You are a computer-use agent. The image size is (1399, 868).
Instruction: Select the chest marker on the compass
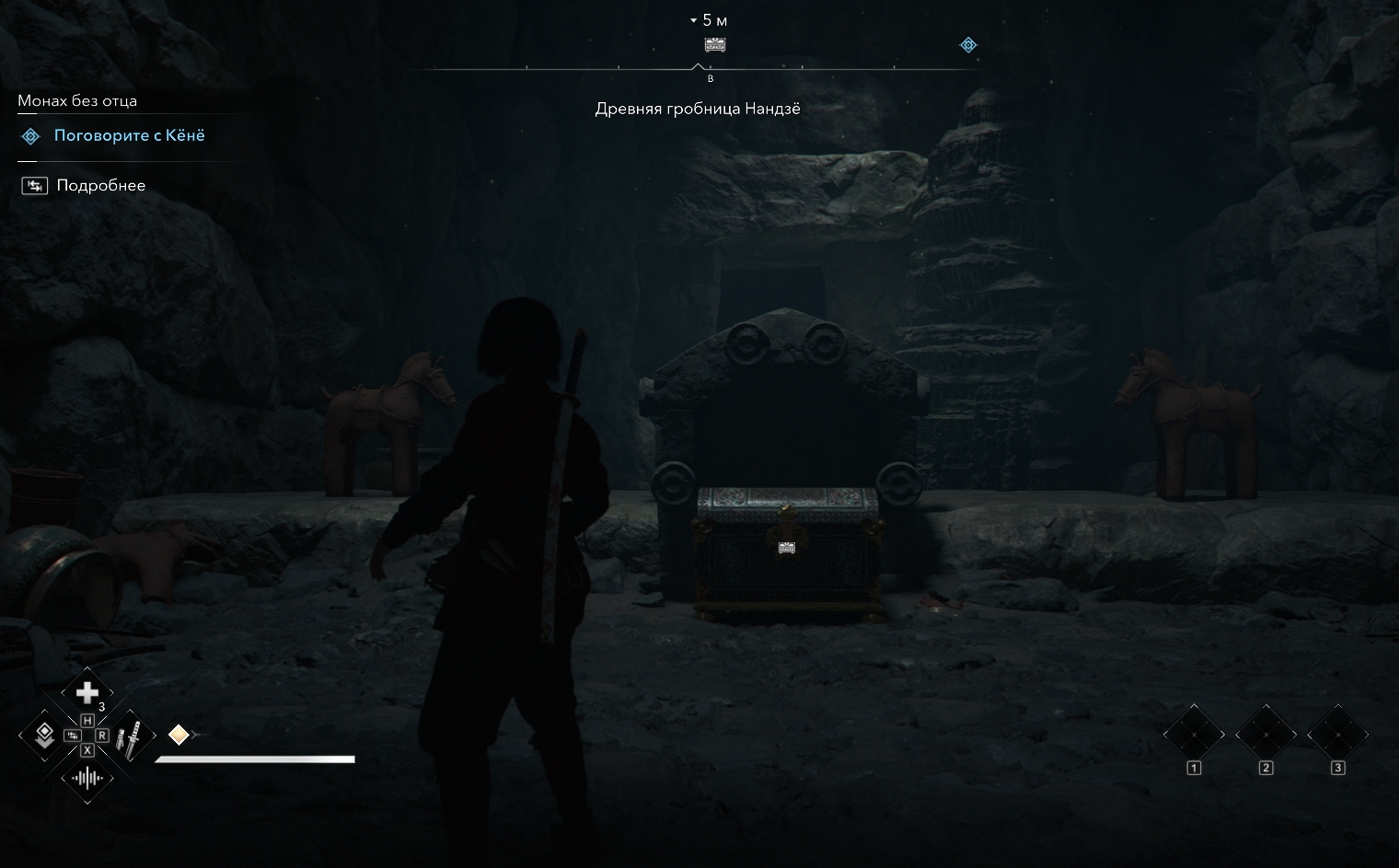(x=715, y=44)
